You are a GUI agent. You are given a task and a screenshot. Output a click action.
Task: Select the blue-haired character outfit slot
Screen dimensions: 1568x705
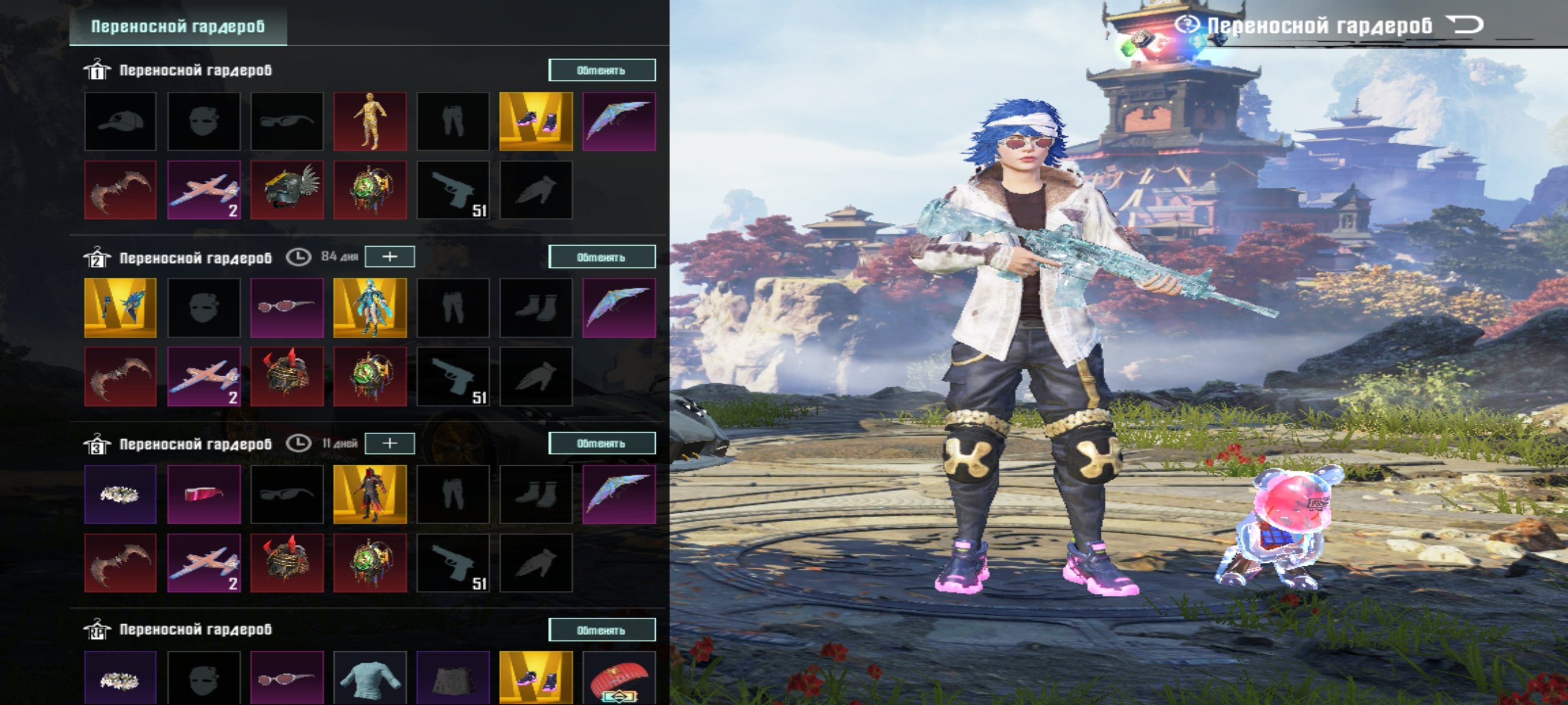pyautogui.click(x=369, y=308)
